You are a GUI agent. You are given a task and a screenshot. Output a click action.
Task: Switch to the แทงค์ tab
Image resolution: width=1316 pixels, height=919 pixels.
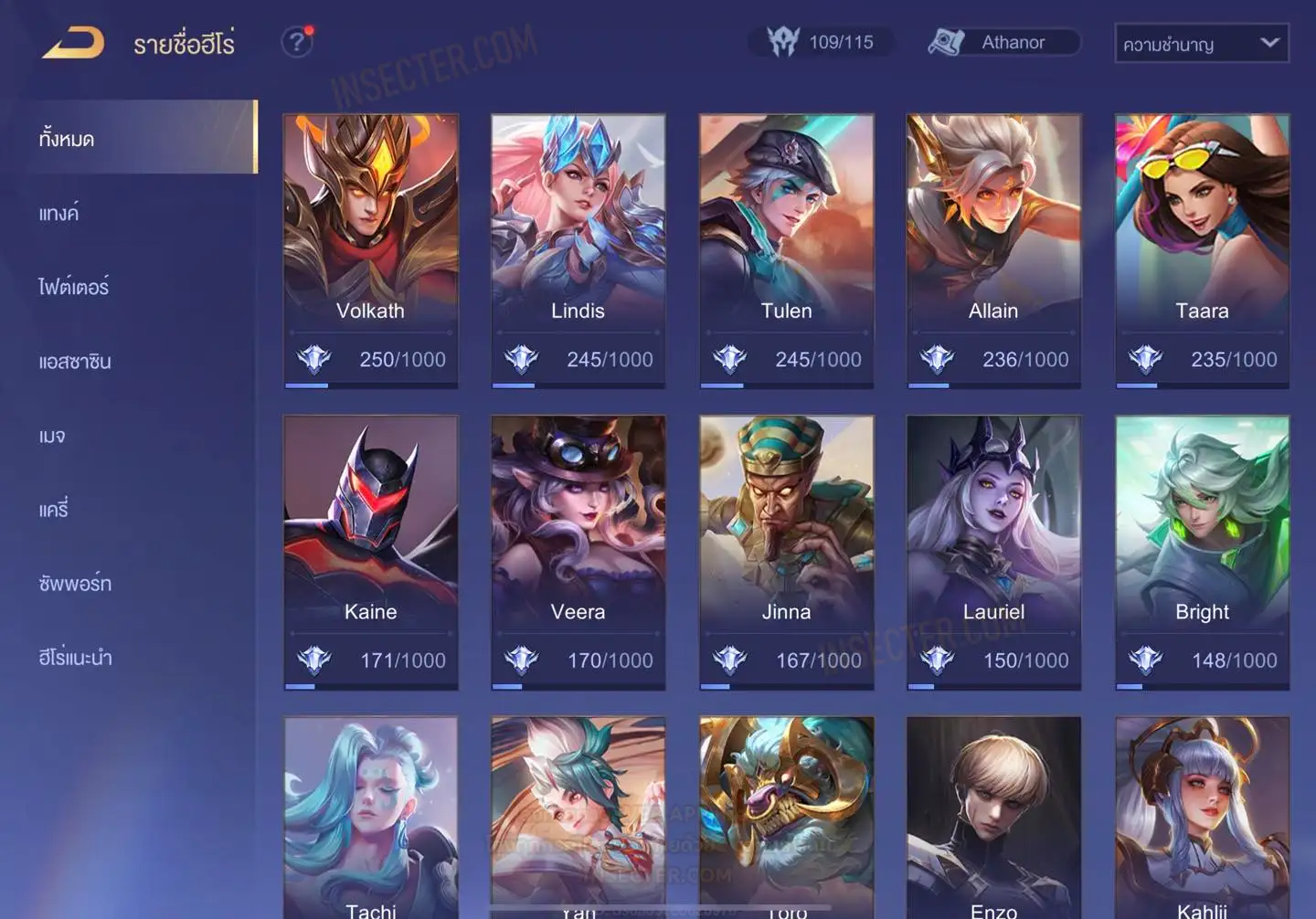coord(59,214)
